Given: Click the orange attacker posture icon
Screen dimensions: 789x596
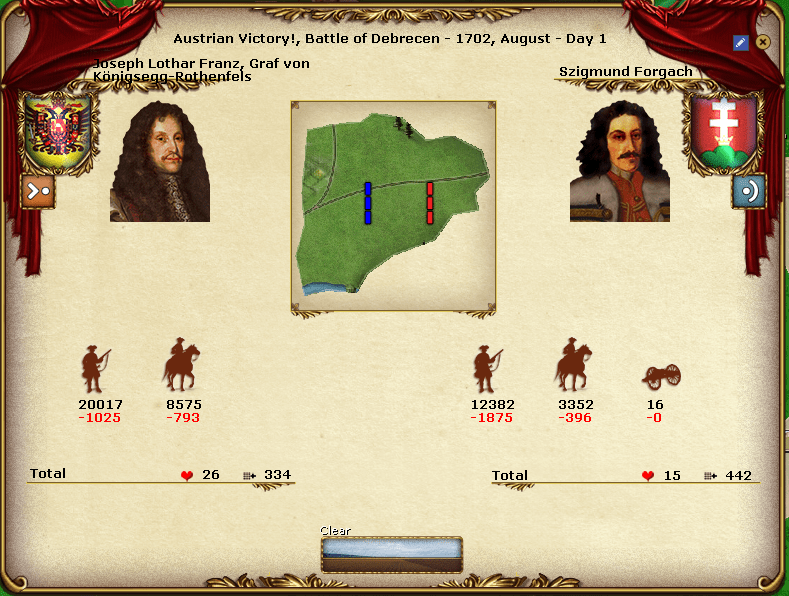Looking at the screenshot, I should (x=38, y=191).
